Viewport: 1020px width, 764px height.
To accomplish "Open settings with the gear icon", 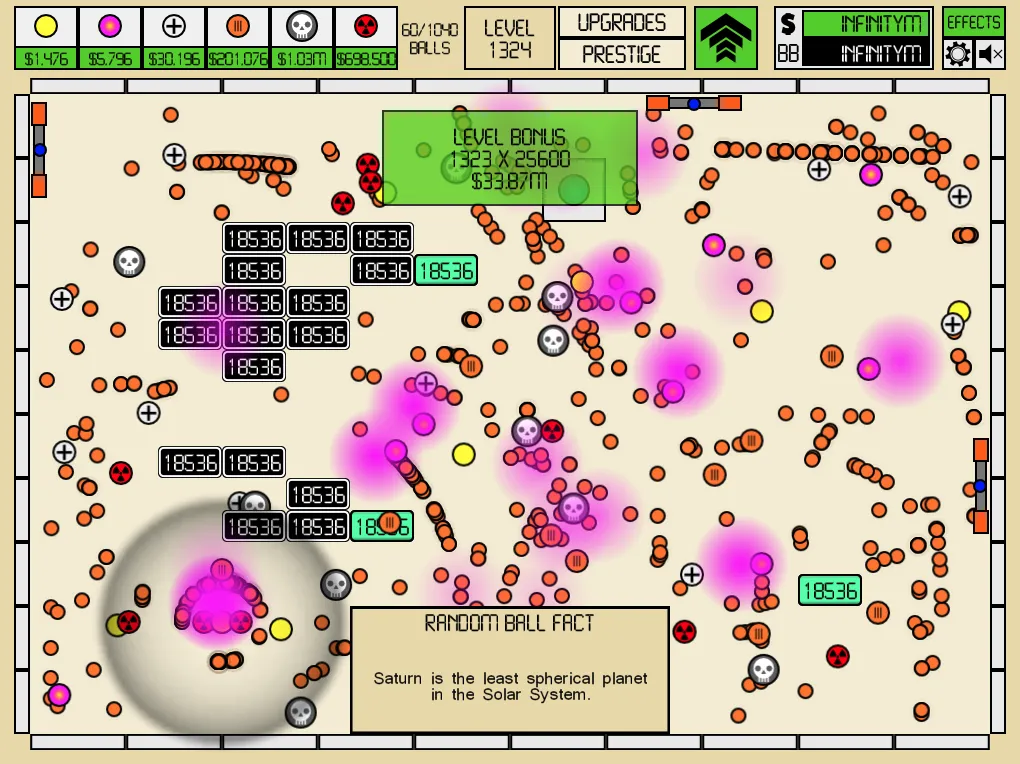I will click(x=957, y=54).
